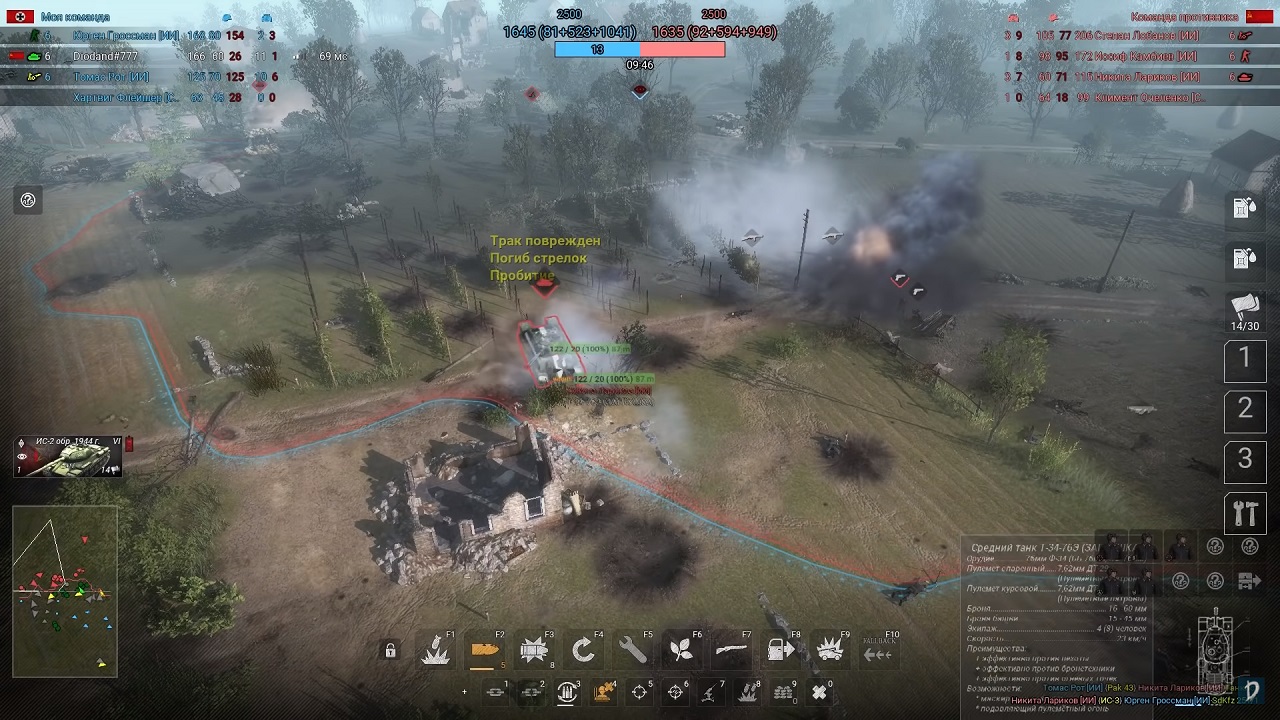Activate the F6 leaf camouflage ability

pyautogui.click(x=681, y=651)
